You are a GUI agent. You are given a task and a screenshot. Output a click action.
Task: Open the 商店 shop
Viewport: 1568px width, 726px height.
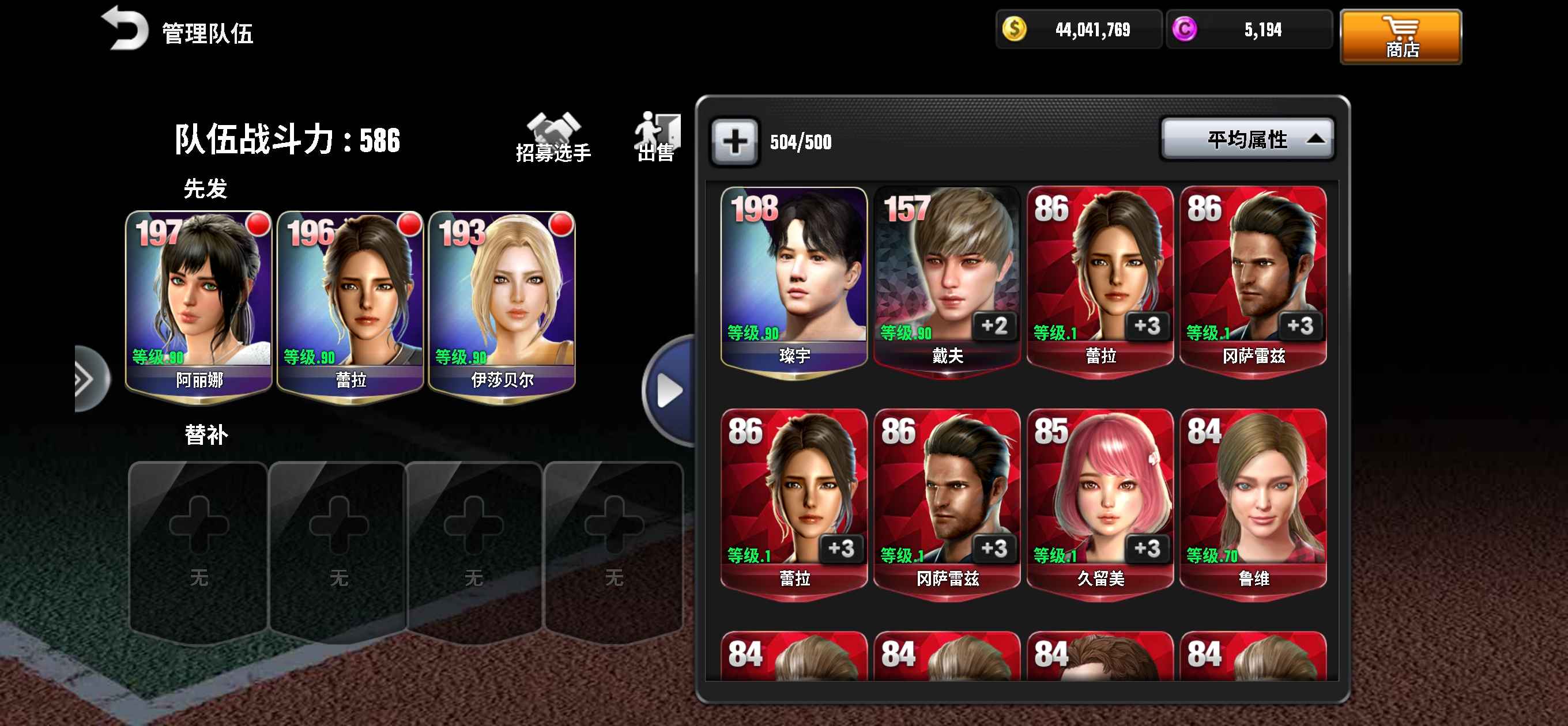click(1400, 36)
